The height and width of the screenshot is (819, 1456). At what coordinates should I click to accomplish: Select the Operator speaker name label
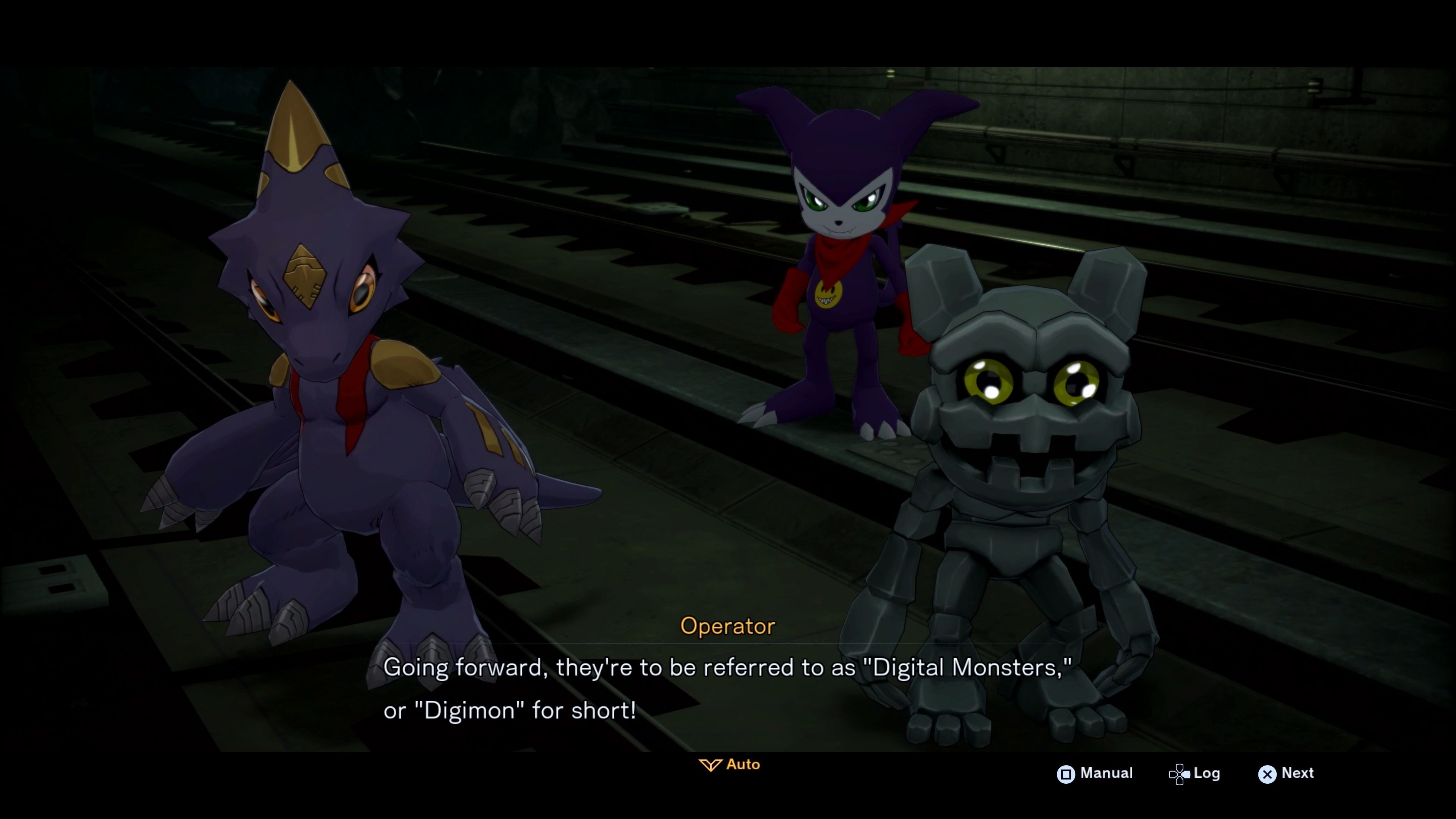pyautogui.click(x=728, y=626)
